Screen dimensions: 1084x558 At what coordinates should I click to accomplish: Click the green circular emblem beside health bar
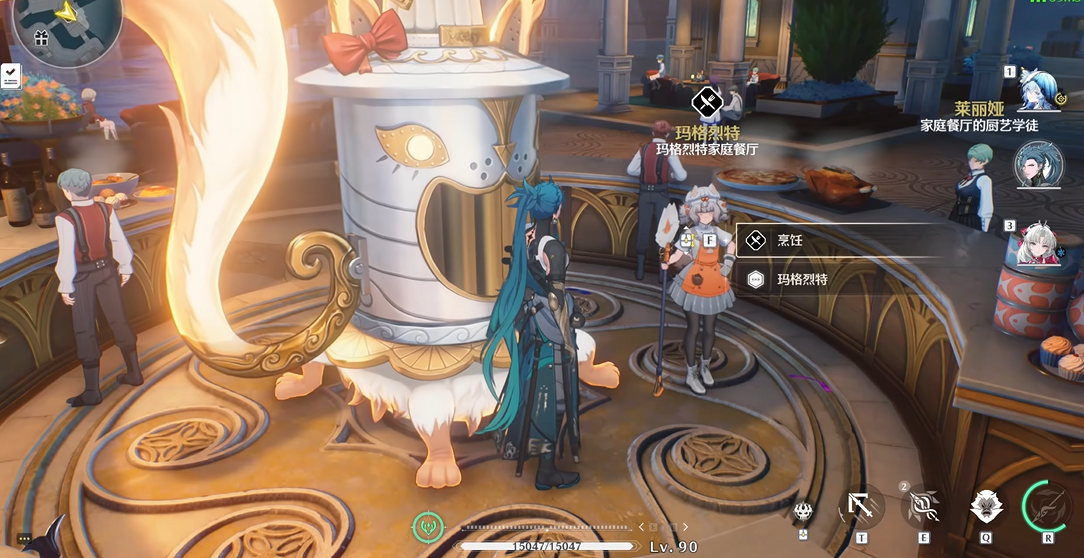tap(428, 527)
